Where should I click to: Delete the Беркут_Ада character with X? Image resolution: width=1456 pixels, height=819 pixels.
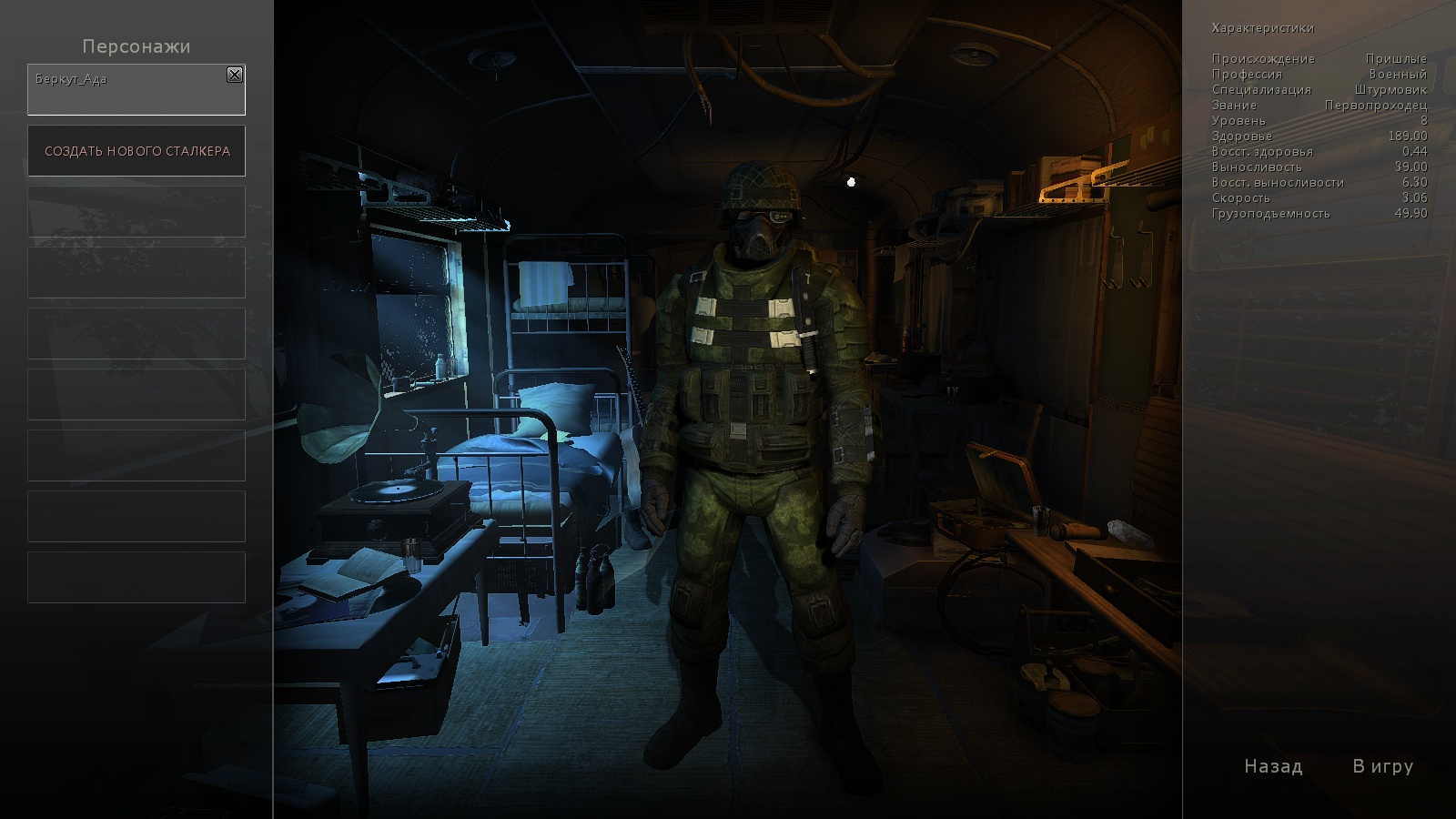tap(235, 75)
